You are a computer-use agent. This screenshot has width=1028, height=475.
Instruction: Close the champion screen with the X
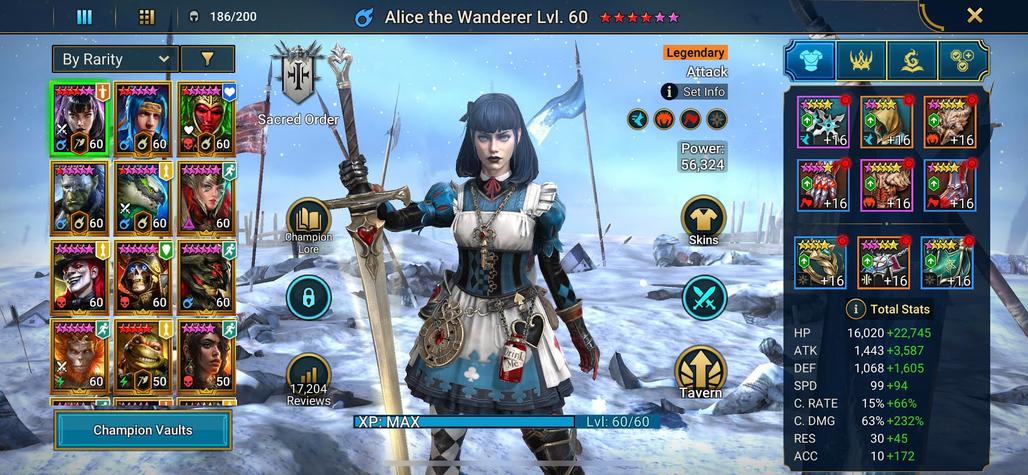point(974,16)
